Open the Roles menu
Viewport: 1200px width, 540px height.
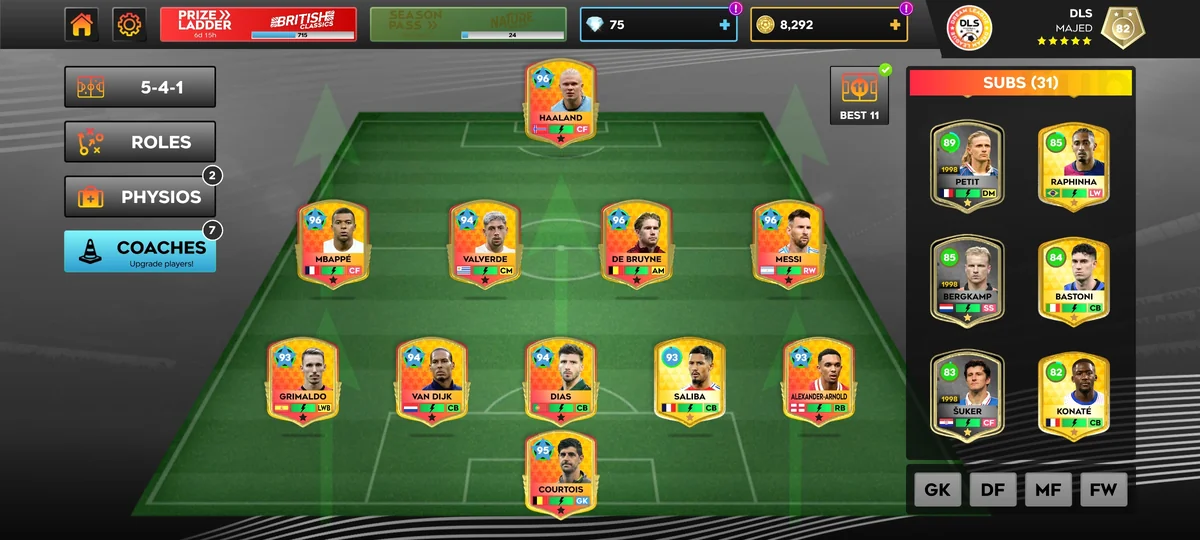pyautogui.click(x=140, y=142)
